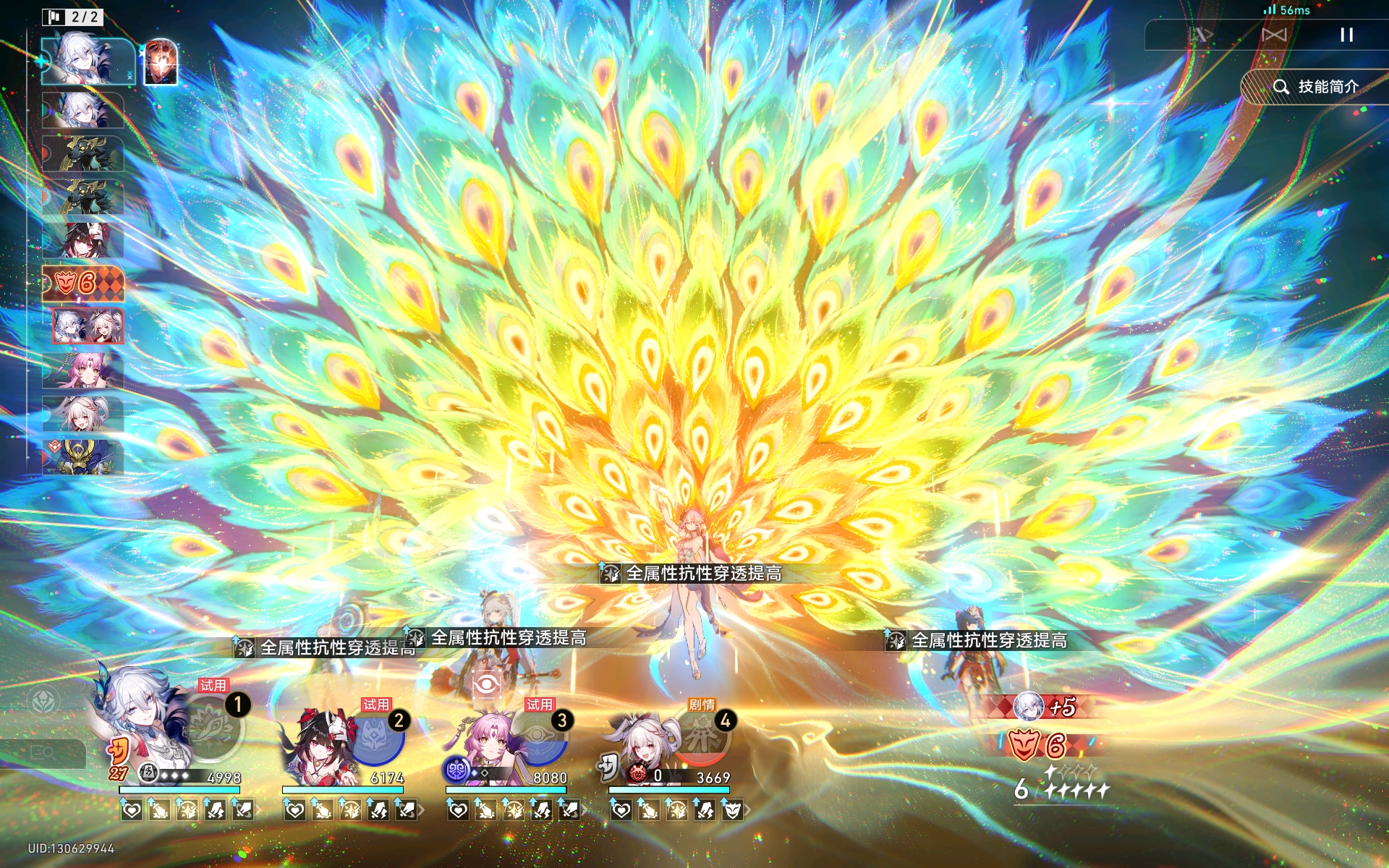Select the silver-haired character in slot 1
Image resolution: width=1389 pixels, height=868 pixels.
145,723
